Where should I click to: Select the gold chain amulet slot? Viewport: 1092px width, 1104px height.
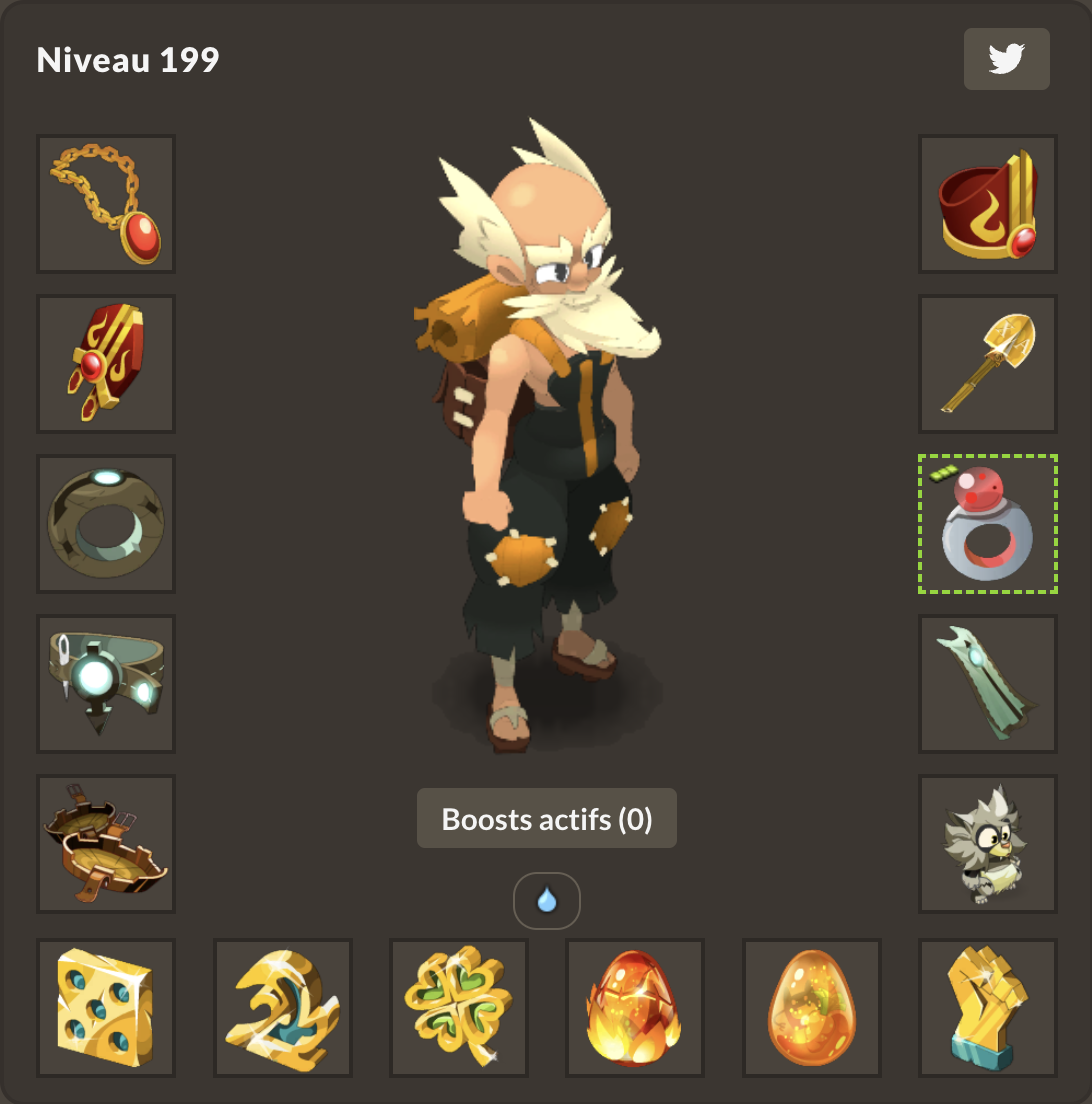tap(106, 204)
